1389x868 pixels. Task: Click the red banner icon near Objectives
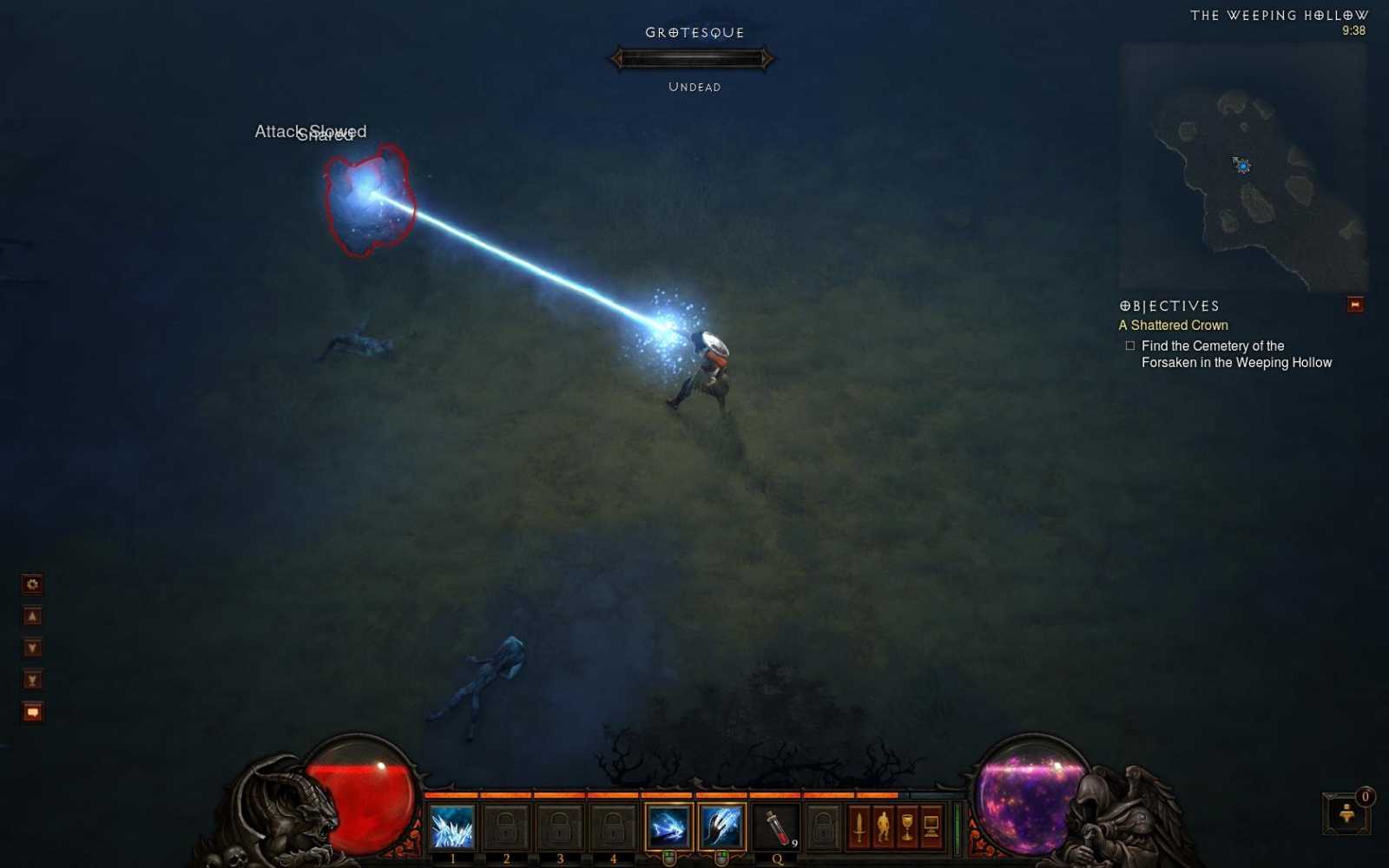(1354, 306)
